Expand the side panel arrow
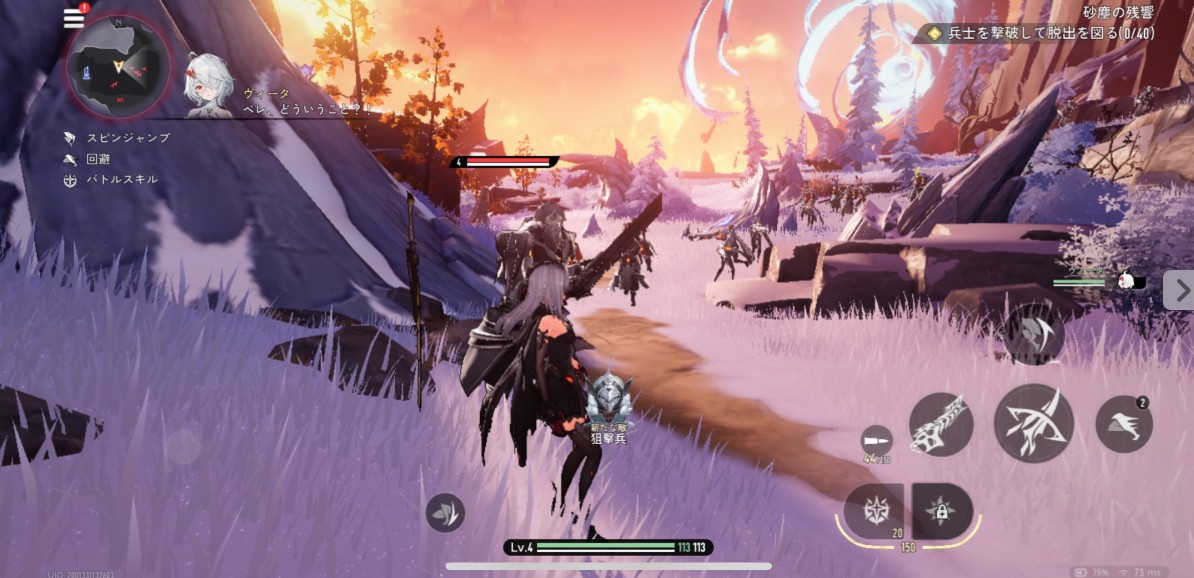 (x=1178, y=290)
